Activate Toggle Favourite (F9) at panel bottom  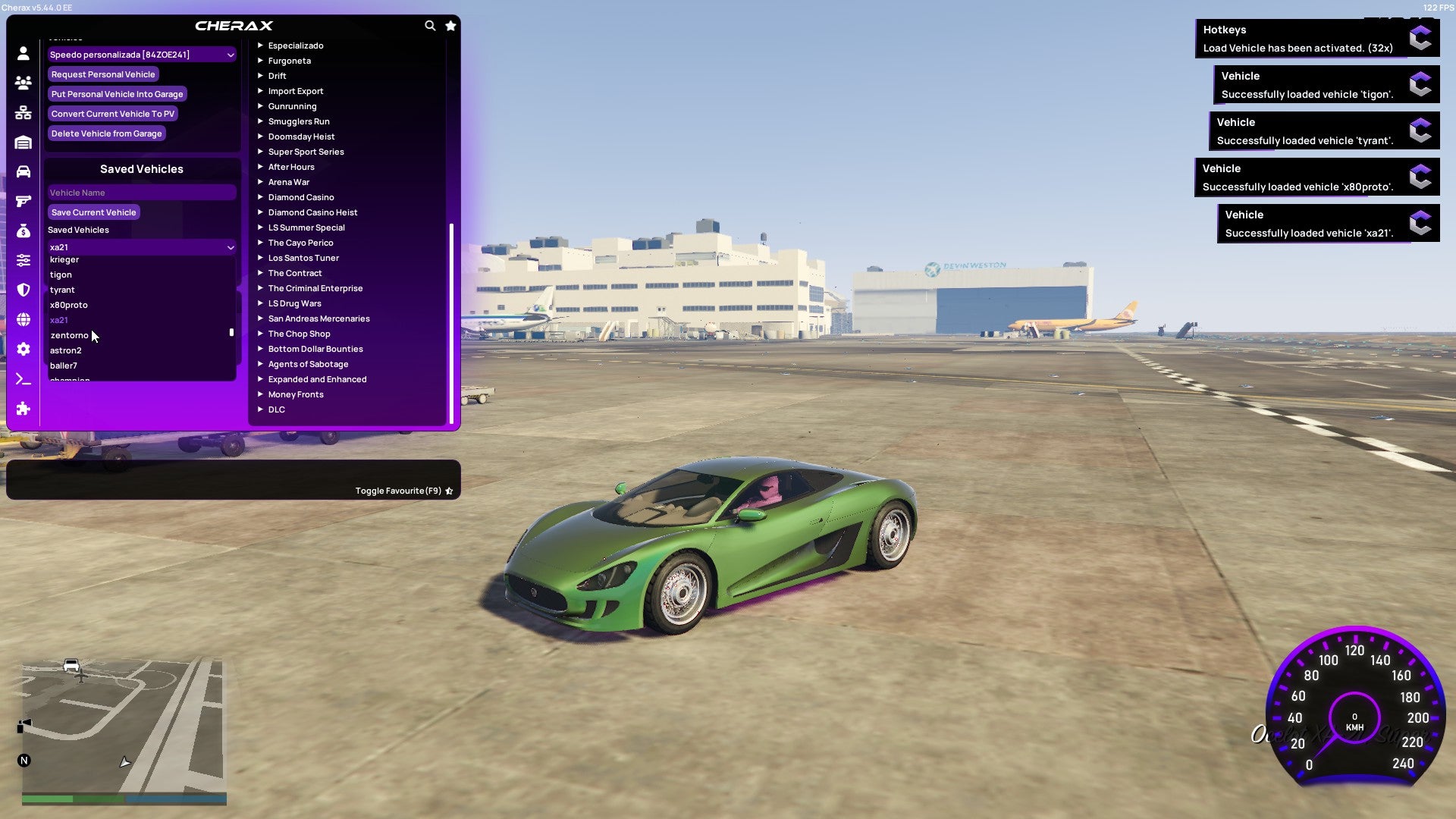click(401, 491)
